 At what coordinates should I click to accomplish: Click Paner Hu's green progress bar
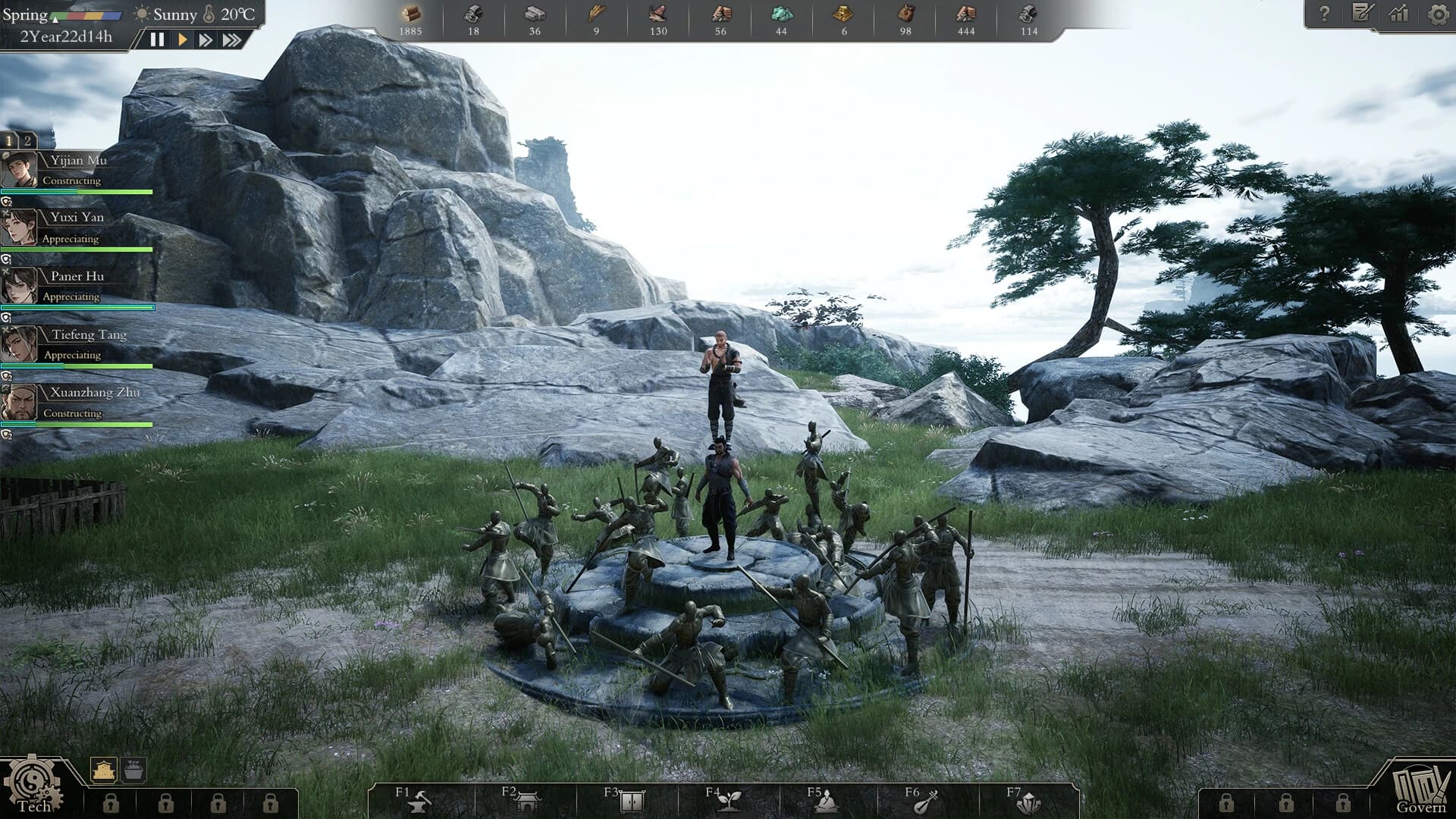76,307
